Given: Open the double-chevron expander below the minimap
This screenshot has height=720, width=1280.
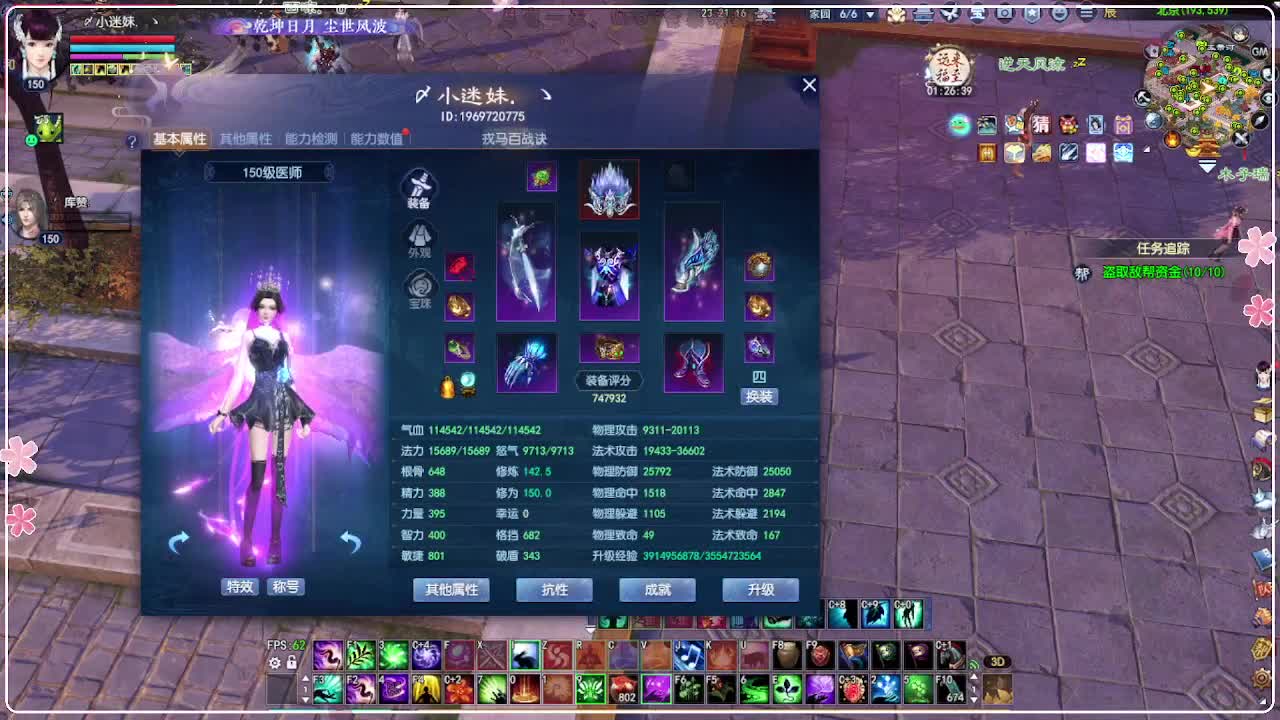Looking at the screenshot, I should click(x=1206, y=165).
